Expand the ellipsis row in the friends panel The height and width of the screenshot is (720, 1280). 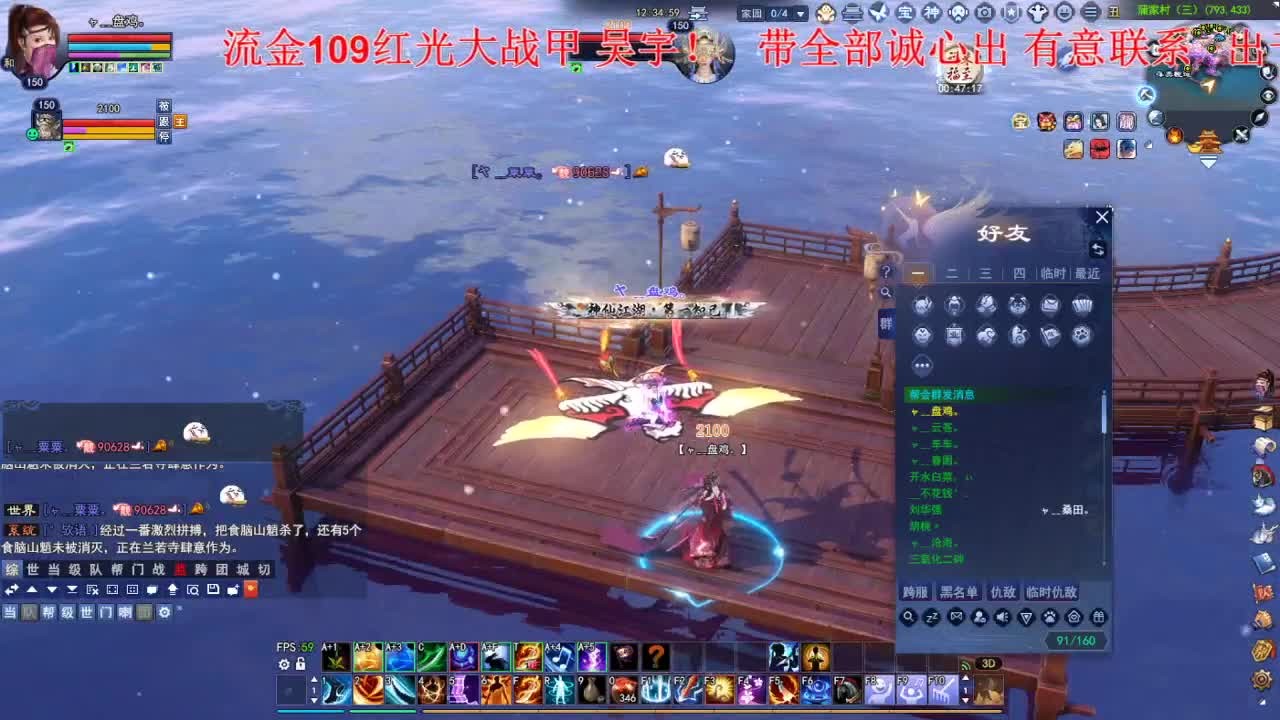tap(922, 365)
